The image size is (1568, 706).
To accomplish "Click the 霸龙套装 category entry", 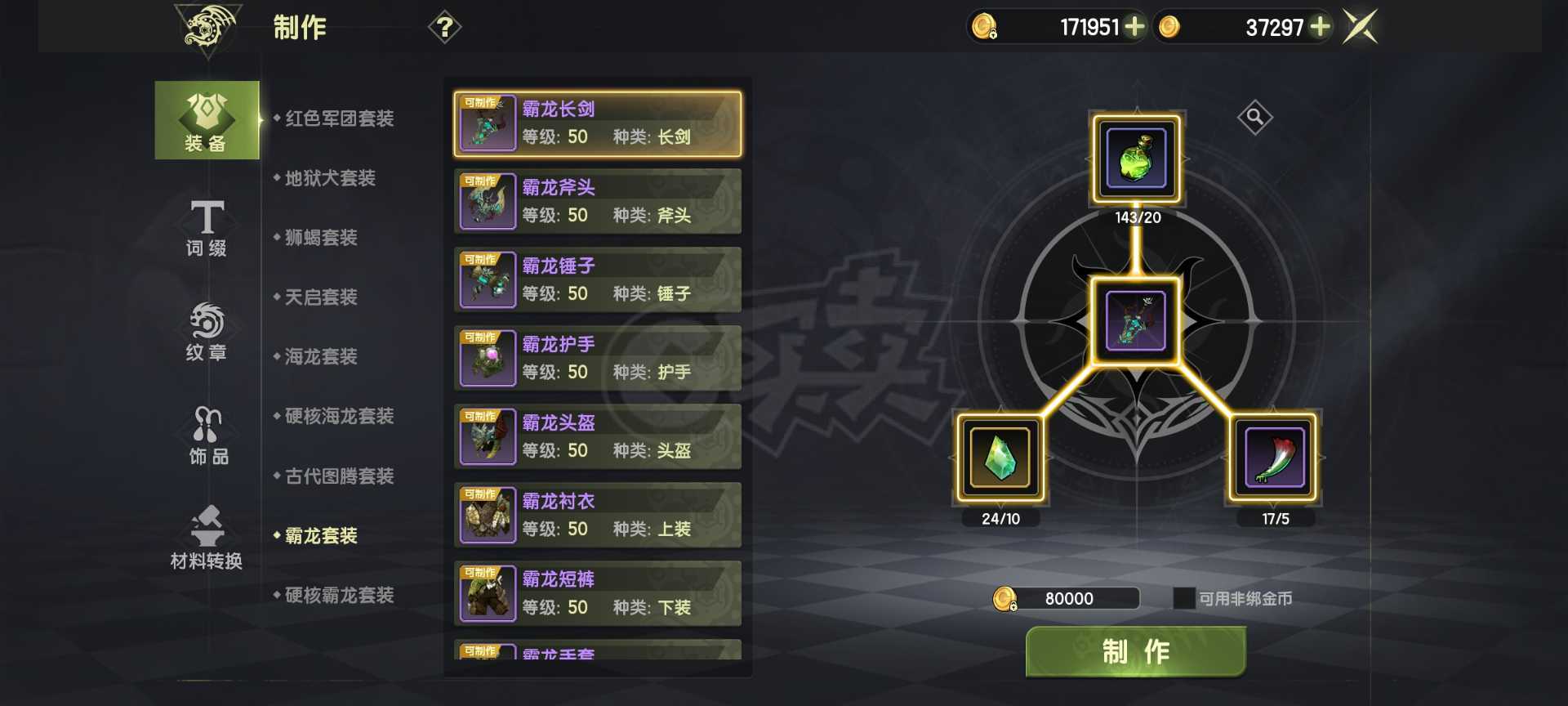I will (322, 536).
